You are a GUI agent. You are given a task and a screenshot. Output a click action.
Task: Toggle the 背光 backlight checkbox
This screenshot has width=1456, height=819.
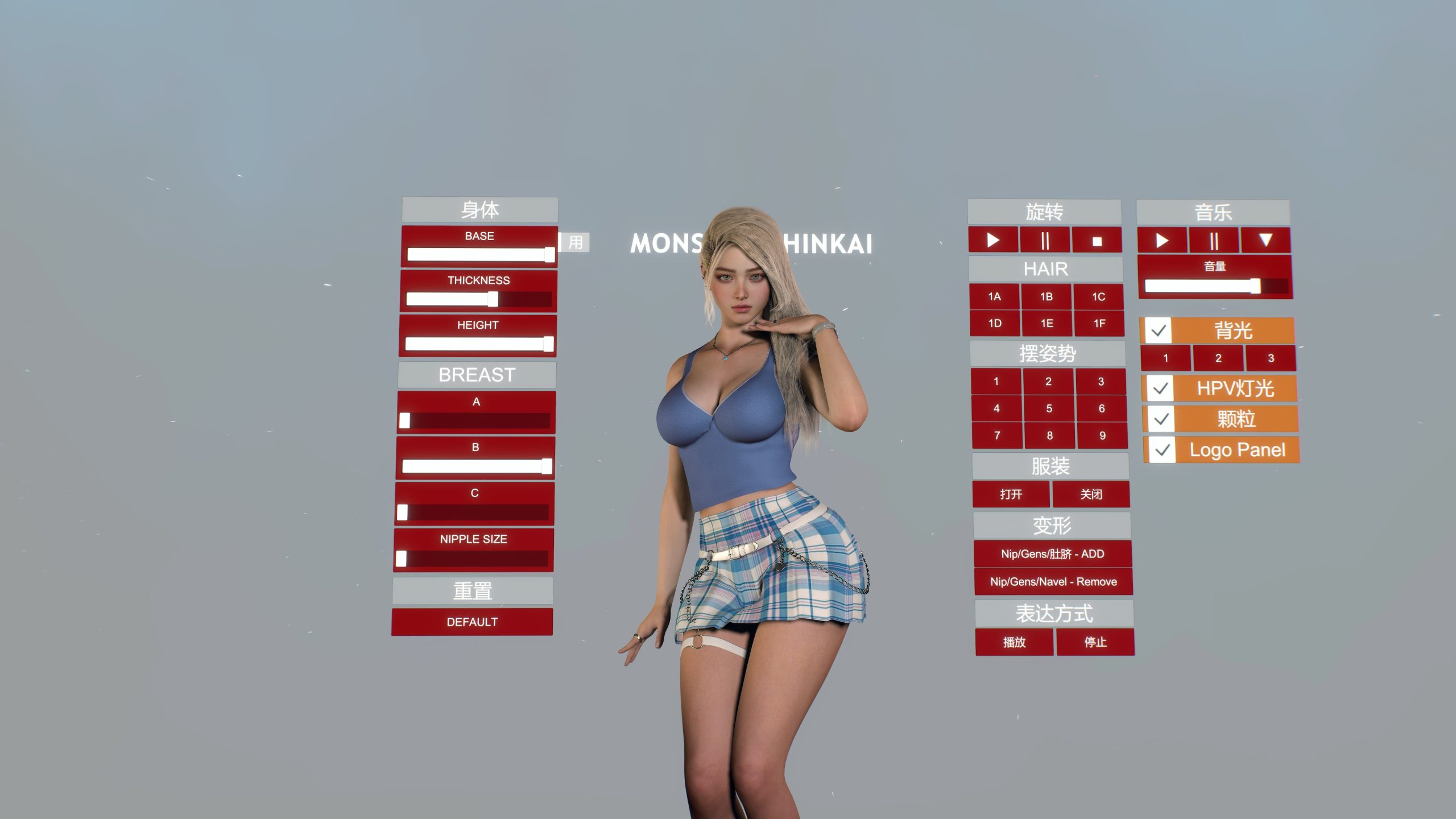(1159, 330)
